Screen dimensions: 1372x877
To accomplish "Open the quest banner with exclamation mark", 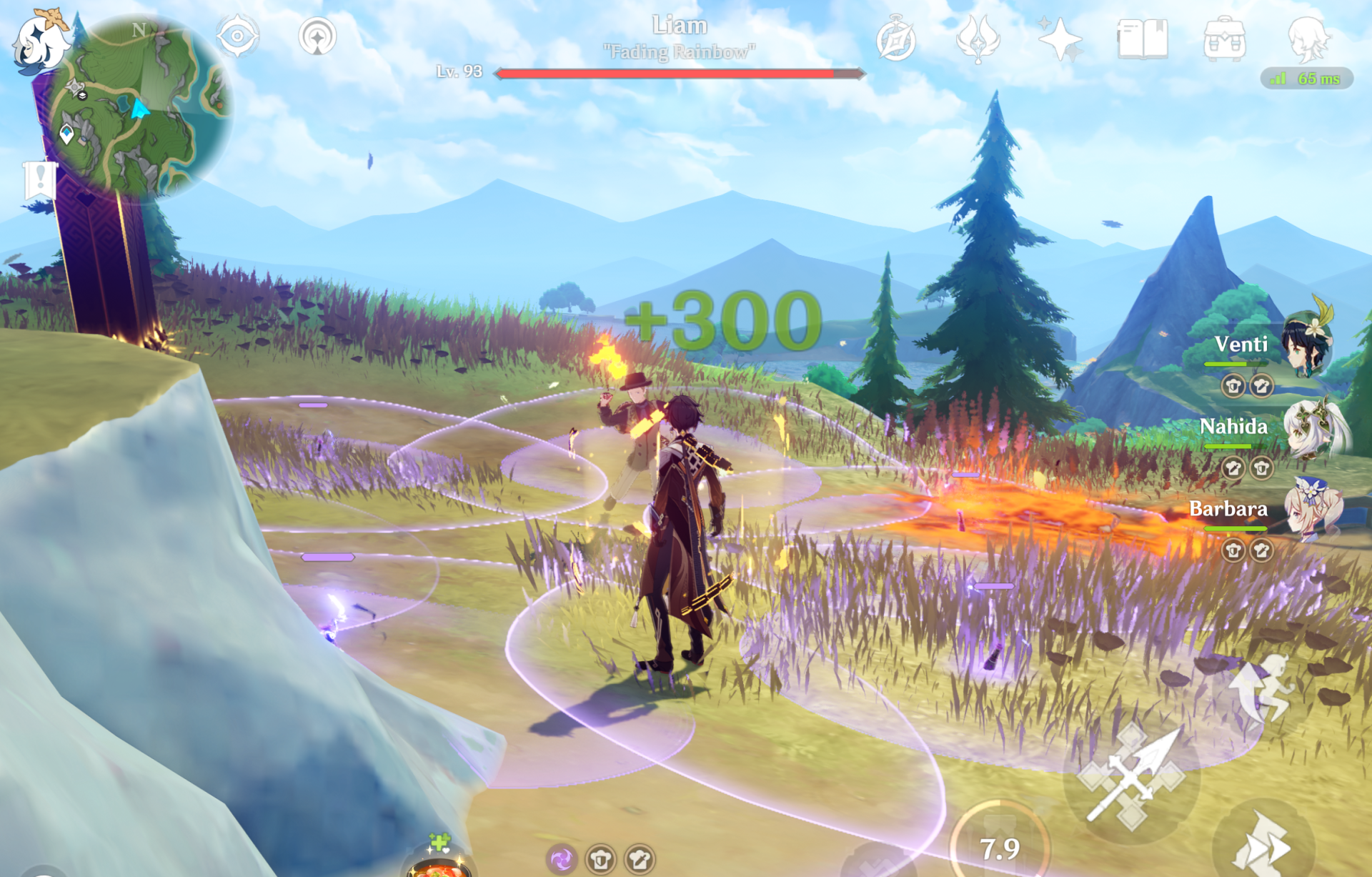I will pyautogui.click(x=40, y=179).
